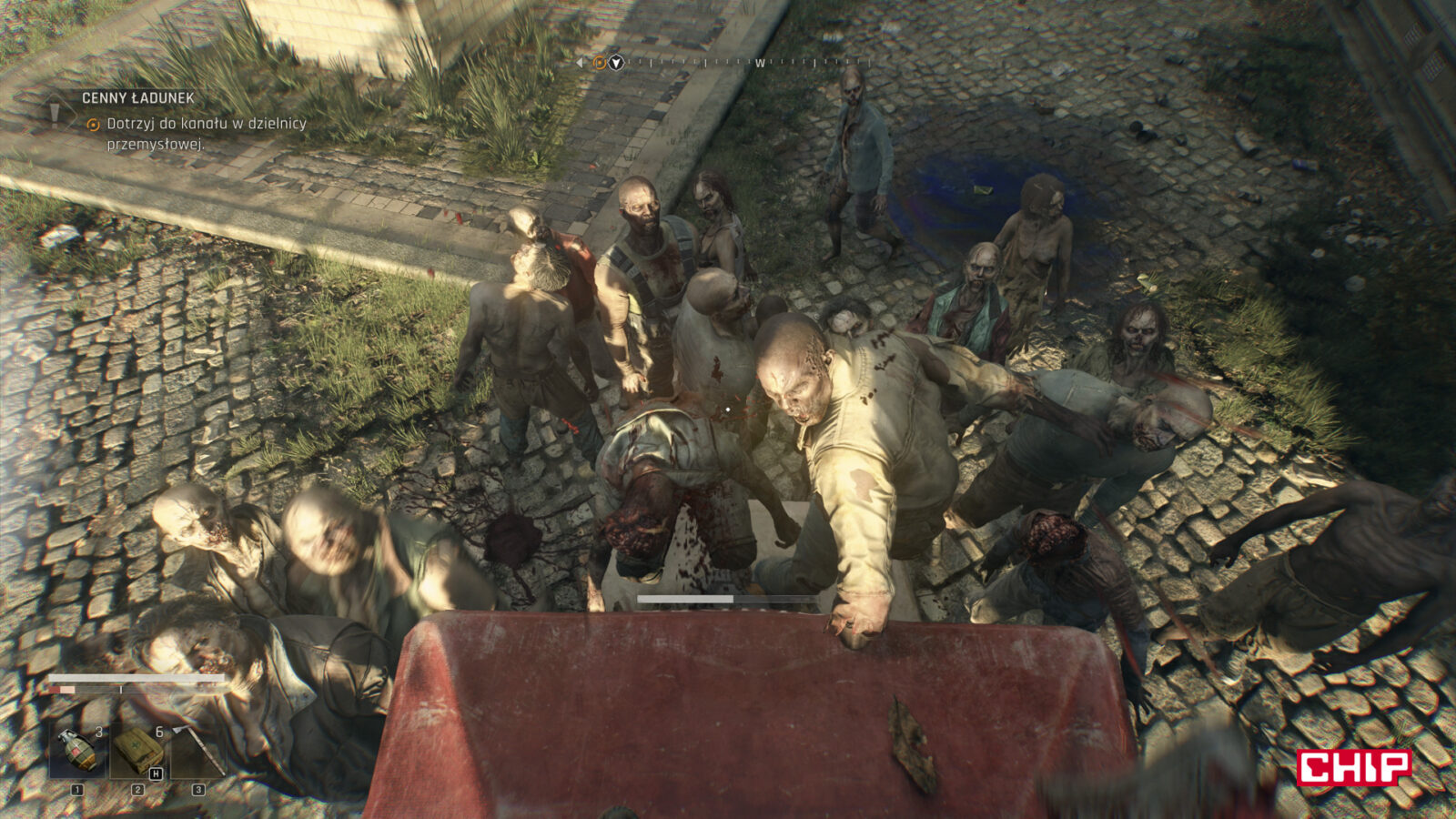Viewport: 1456px width, 819px height.
Task: Open the Cenny Ładunek quest tracker
Action: click(x=138, y=98)
